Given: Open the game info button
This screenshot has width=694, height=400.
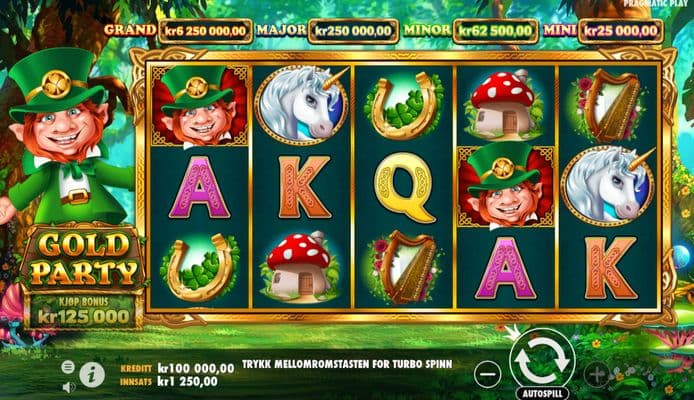Looking at the screenshot, I should [92, 375].
